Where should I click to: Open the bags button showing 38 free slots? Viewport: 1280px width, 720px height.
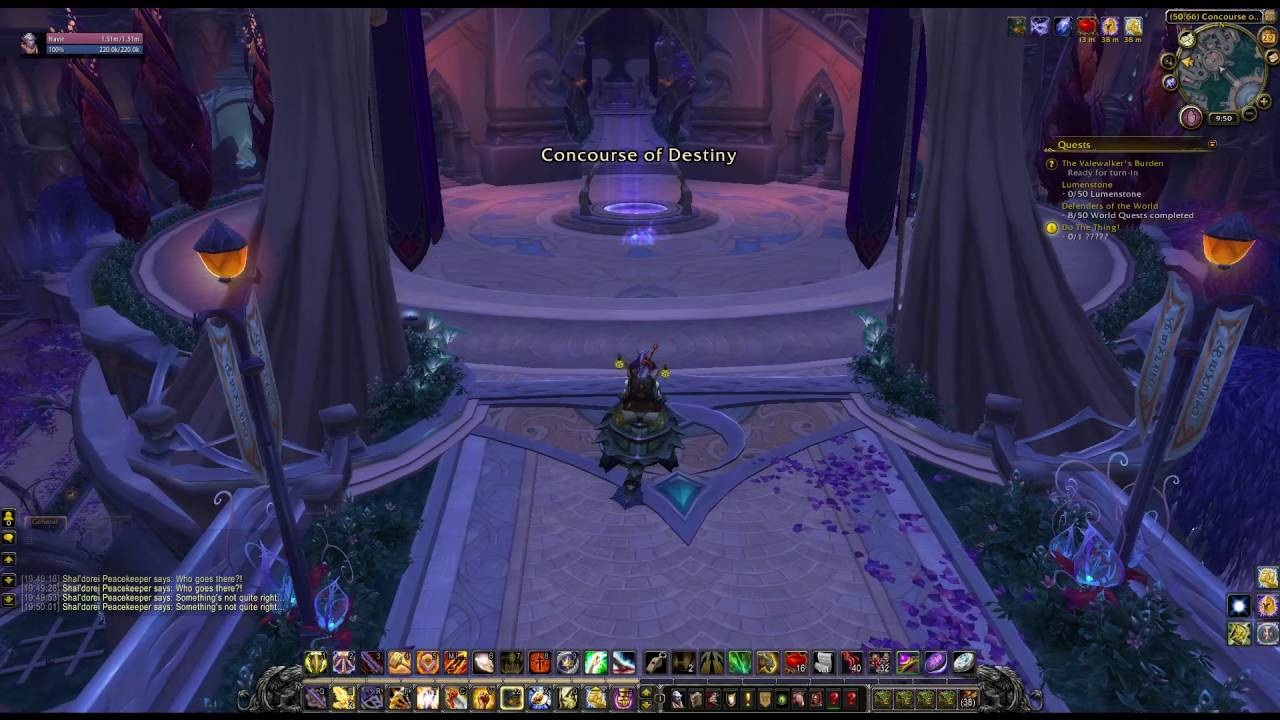pos(966,700)
